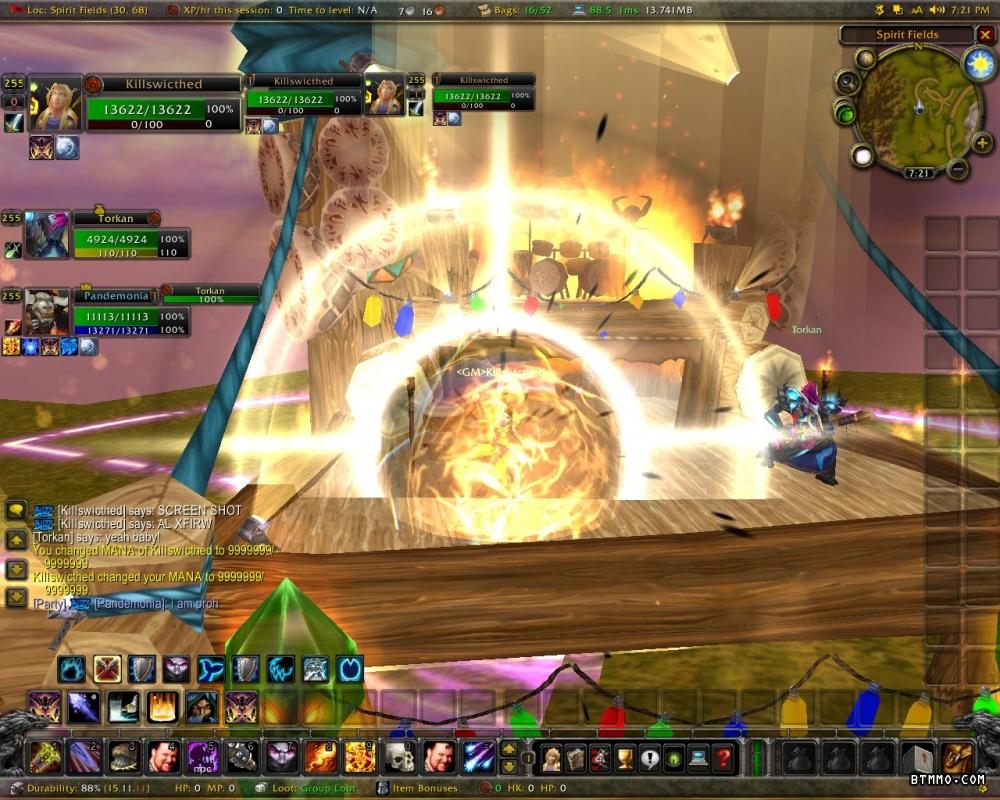Page the action bar up

coord(509,748)
